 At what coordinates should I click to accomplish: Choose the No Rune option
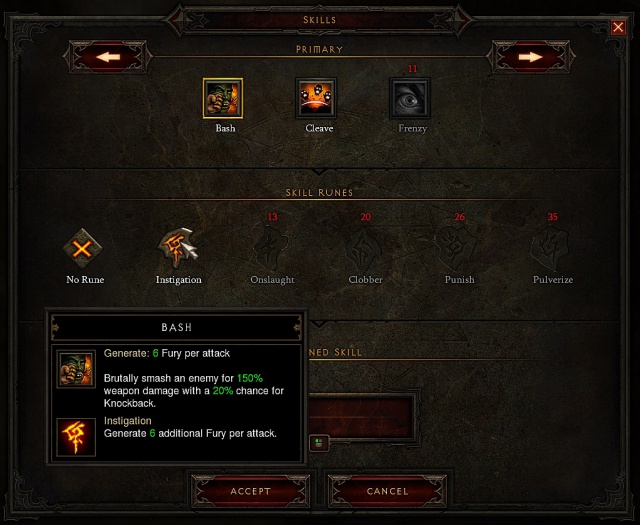click(x=85, y=246)
